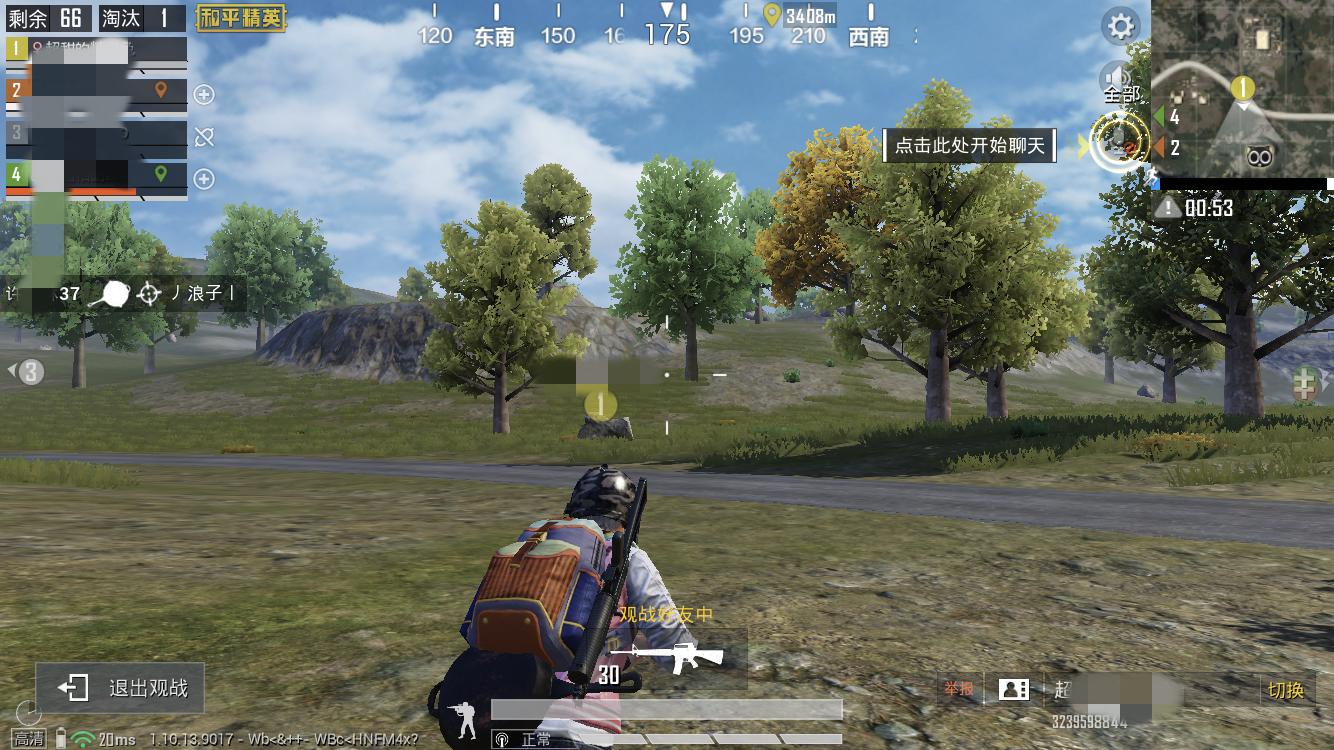This screenshot has height=750, width=1334.
Task: Click the 高清 quality indicator
Action: point(28,739)
